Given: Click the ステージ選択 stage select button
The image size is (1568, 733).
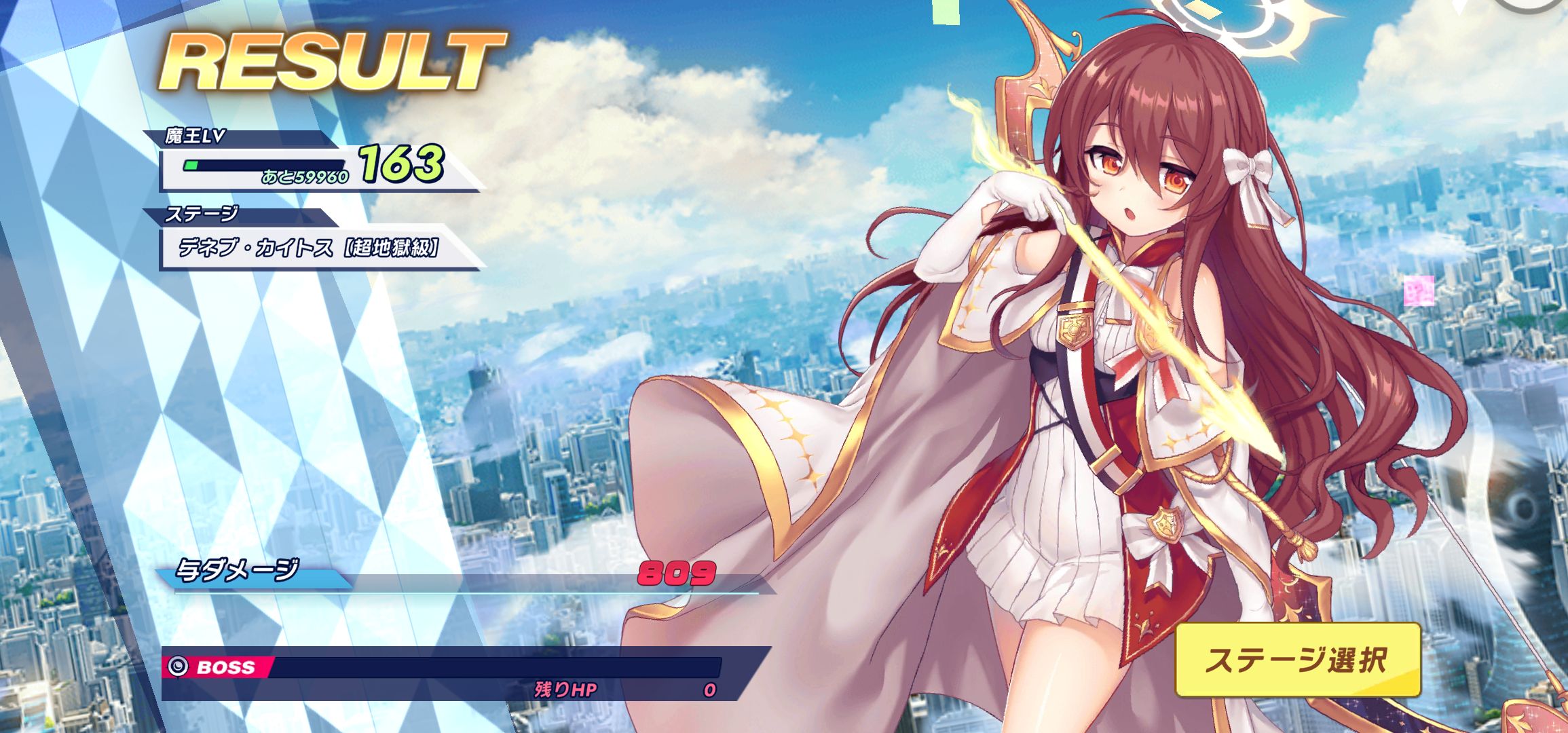Looking at the screenshot, I should point(1297,660).
